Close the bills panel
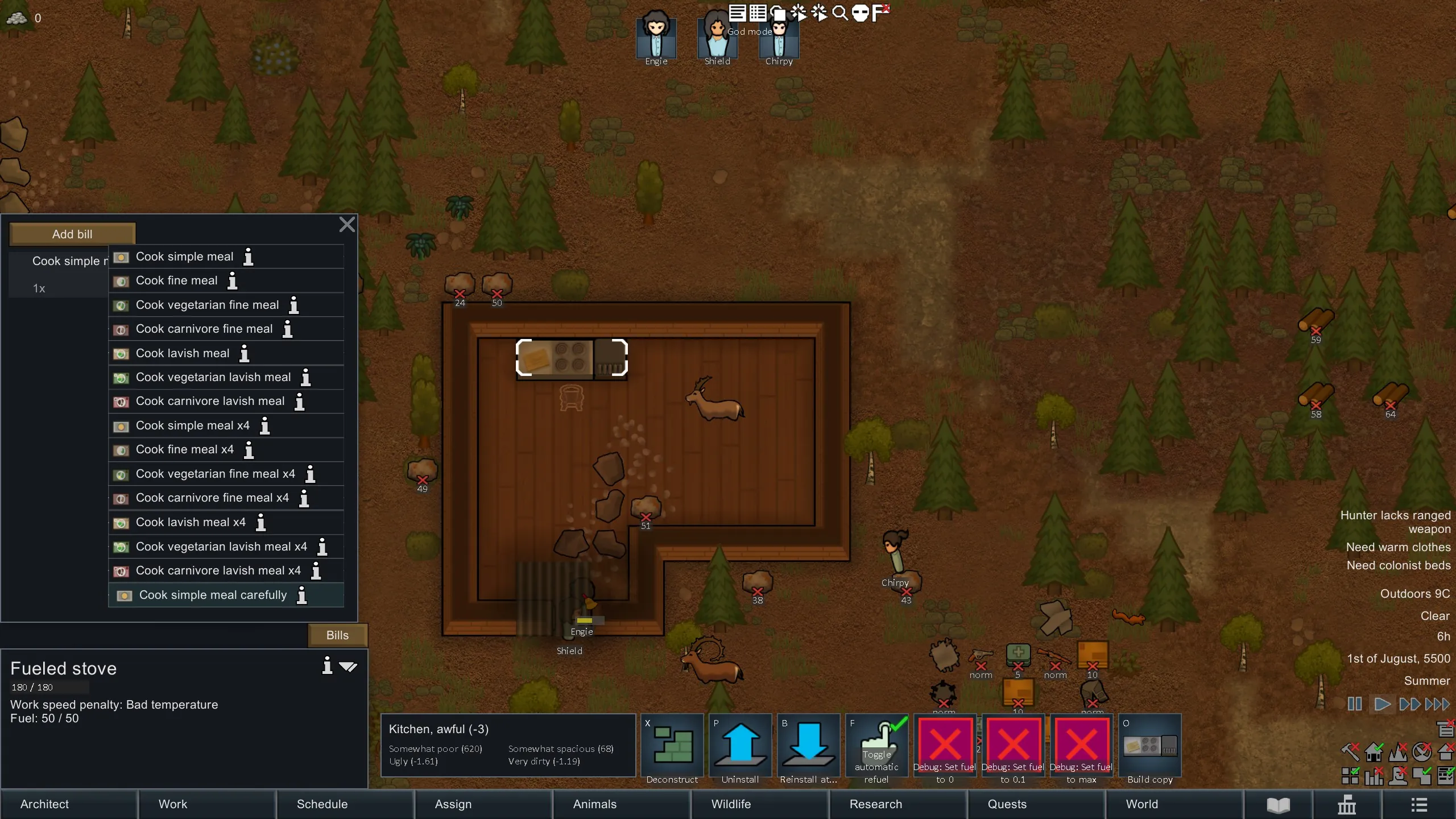 tap(347, 225)
